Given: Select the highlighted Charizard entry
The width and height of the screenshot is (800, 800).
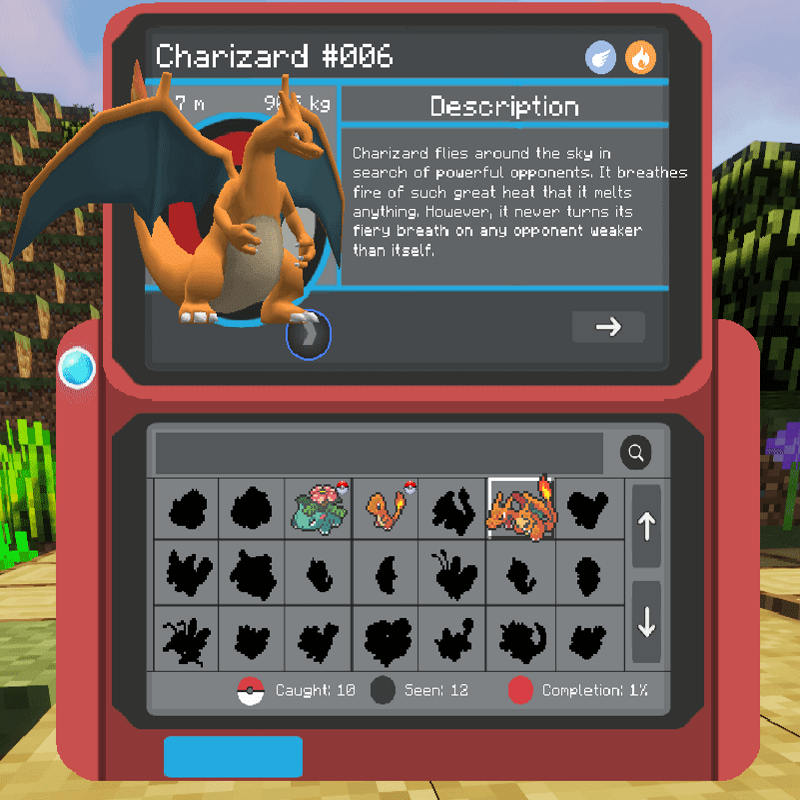Looking at the screenshot, I should 519,508.
